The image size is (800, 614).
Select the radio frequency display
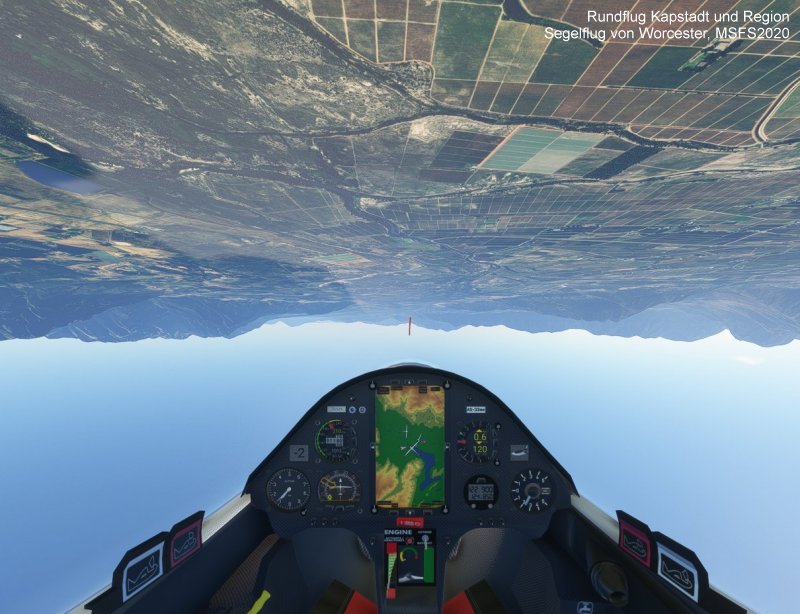coord(481,491)
